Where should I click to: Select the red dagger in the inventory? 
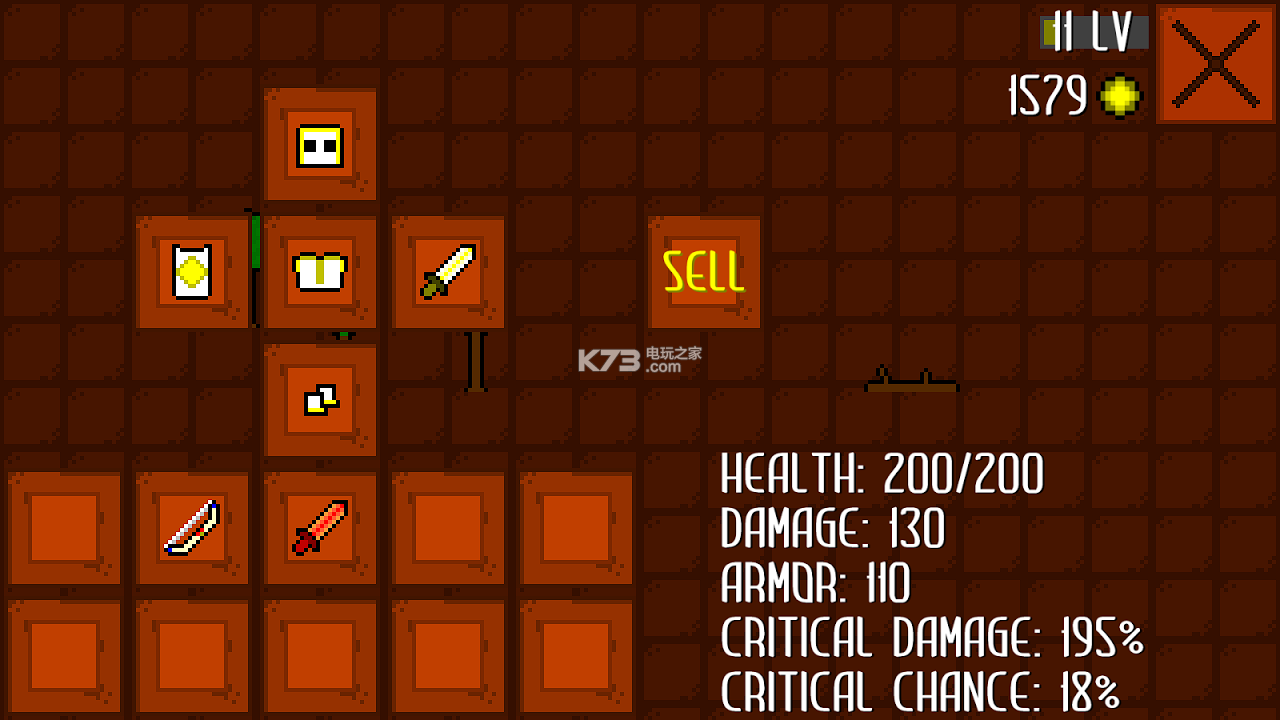click(320, 527)
